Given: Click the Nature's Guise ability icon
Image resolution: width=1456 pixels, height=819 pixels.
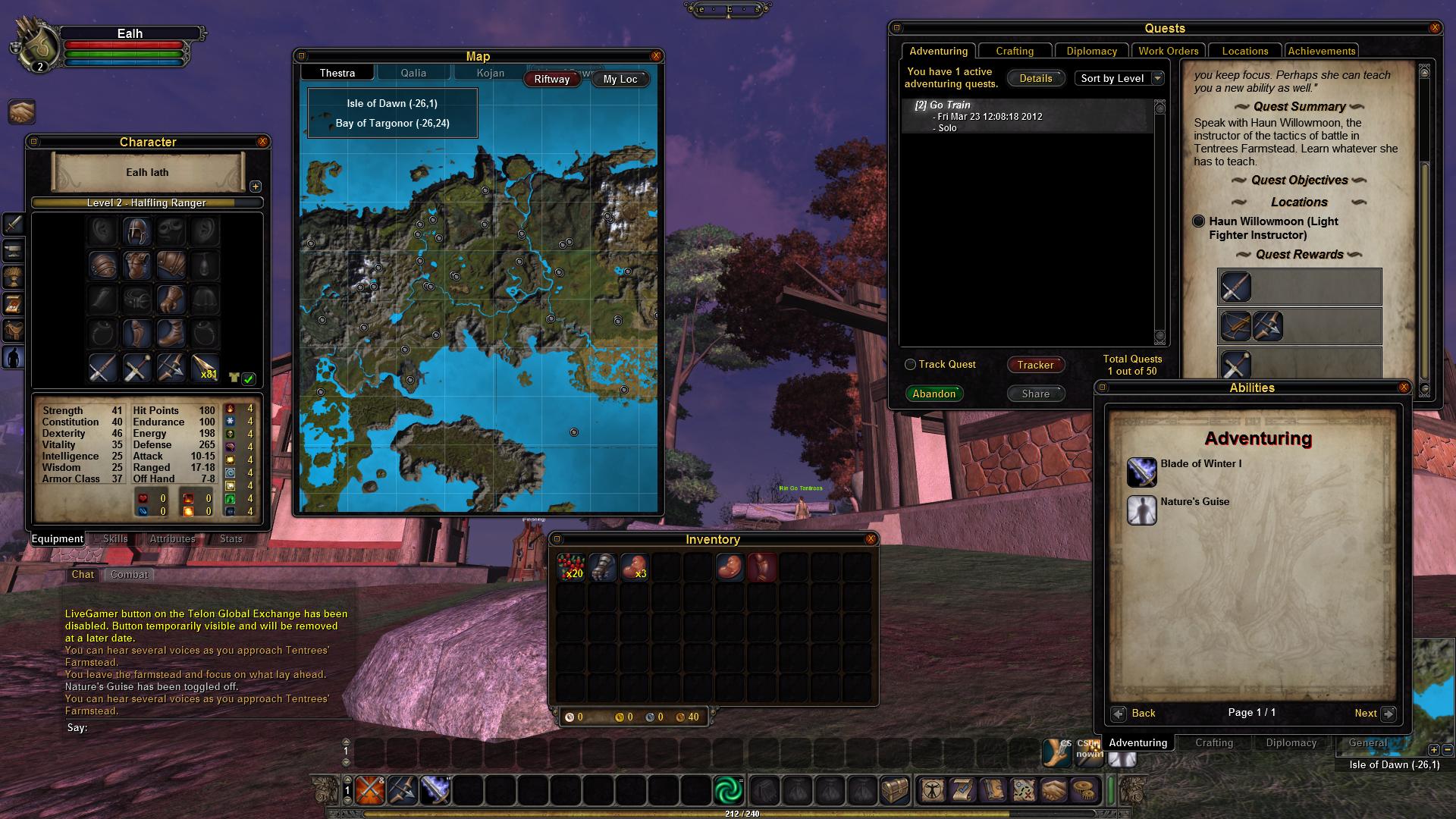Looking at the screenshot, I should click(x=1142, y=510).
